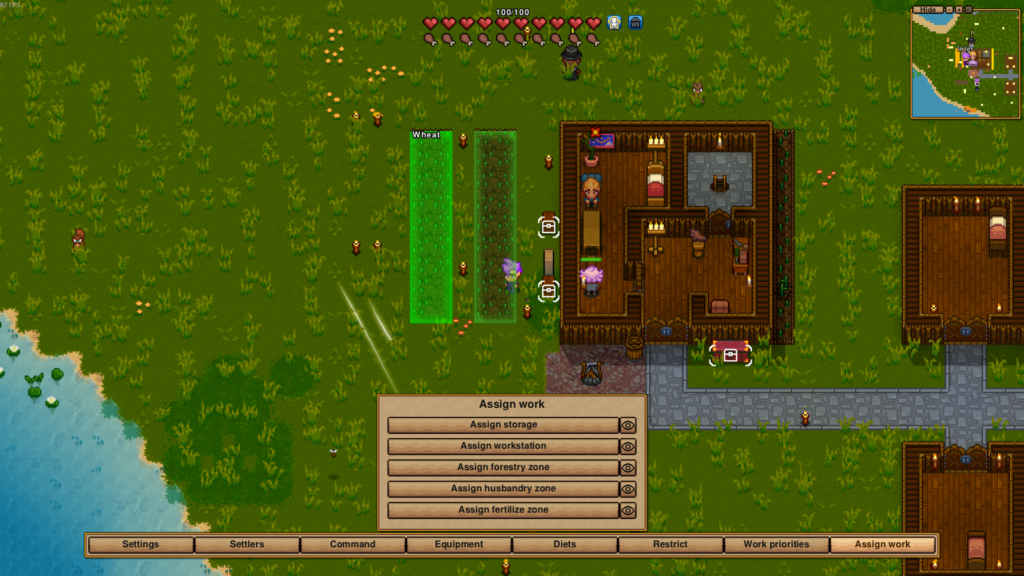Open the Restrict tab
1024x576 pixels.
click(x=670, y=544)
